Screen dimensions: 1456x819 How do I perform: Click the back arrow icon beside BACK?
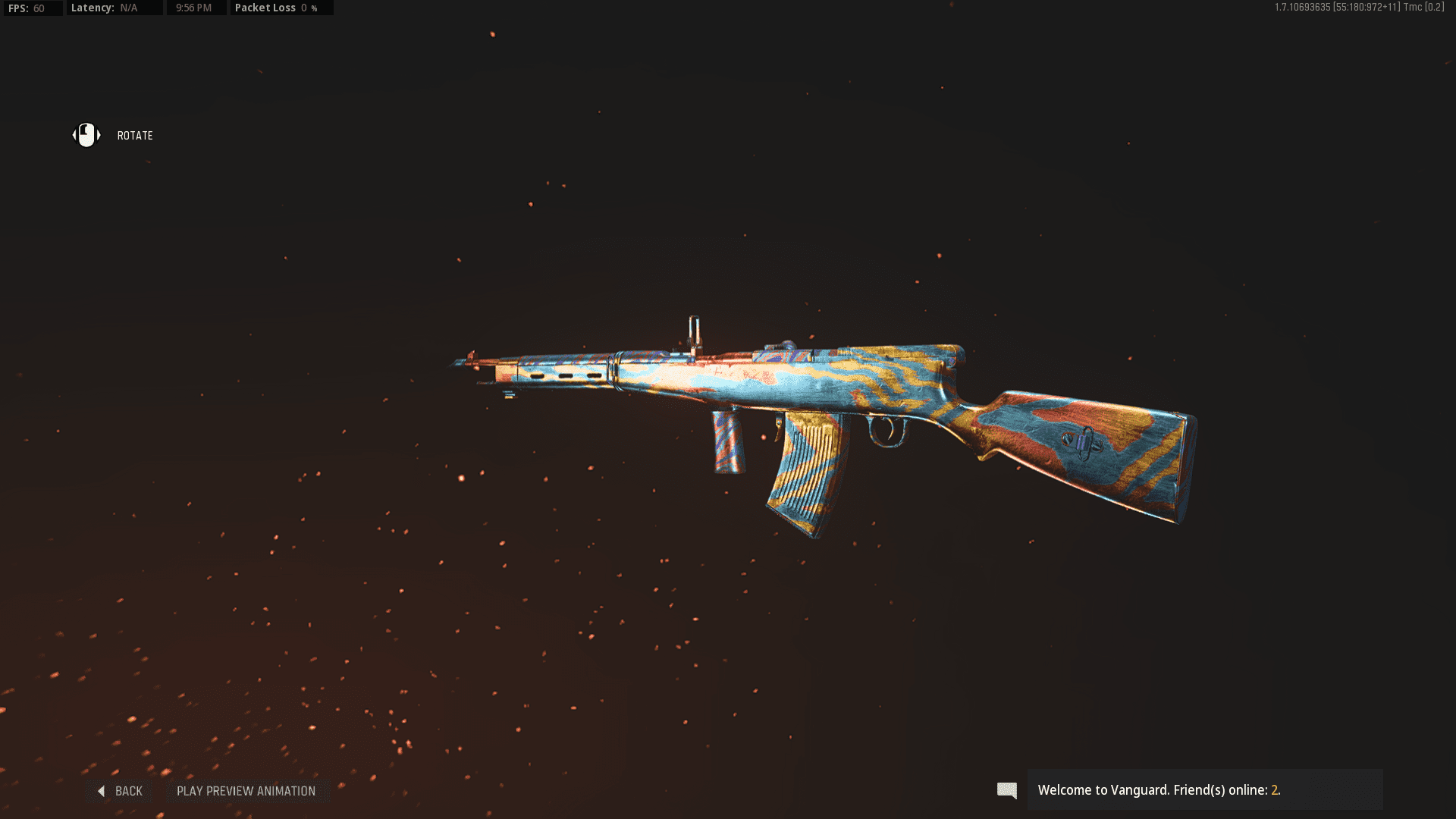tap(101, 791)
